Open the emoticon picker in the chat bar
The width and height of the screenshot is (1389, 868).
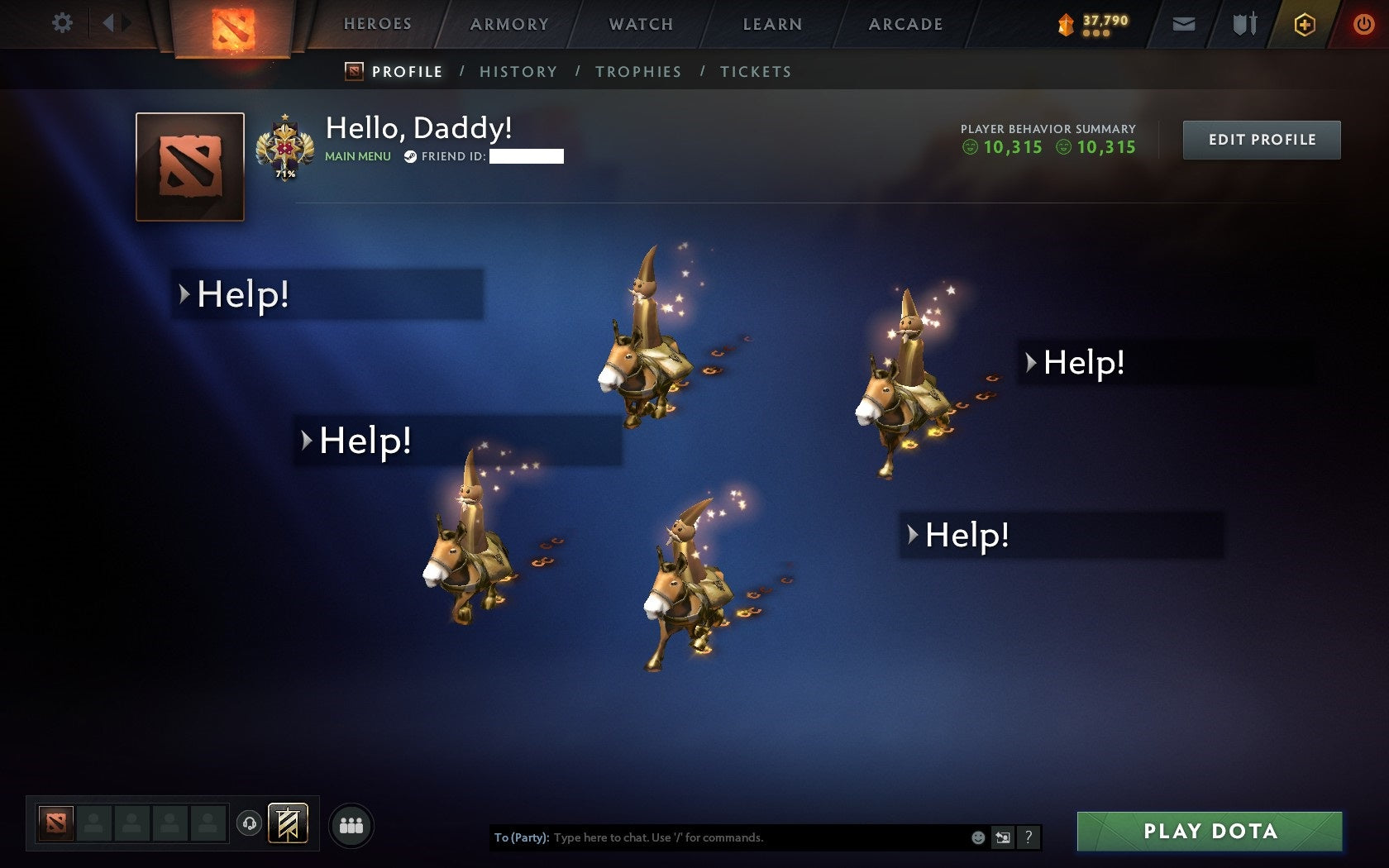tap(980, 837)
